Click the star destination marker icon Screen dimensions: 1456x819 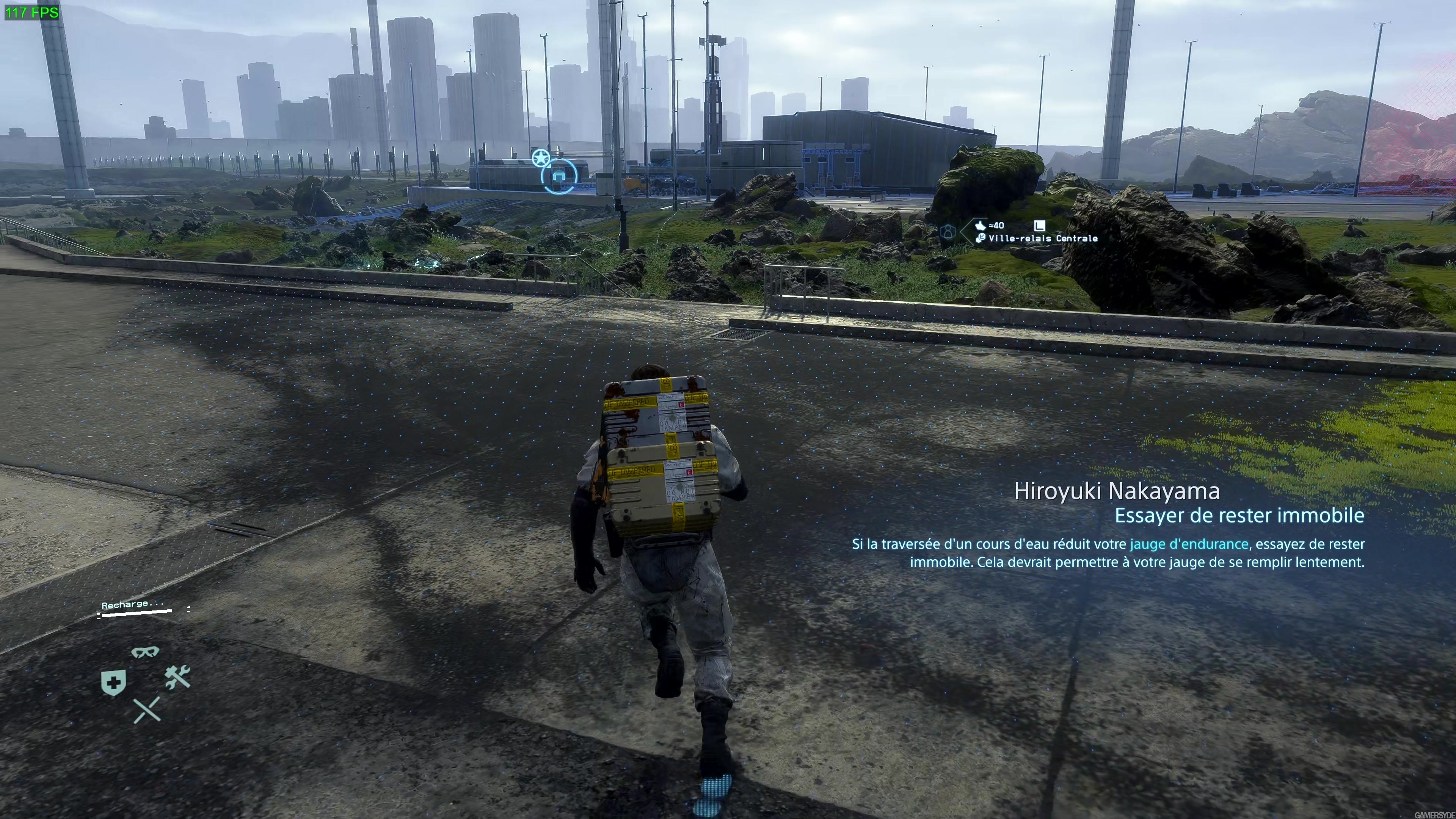pyautogui.click(x=540, y=158)
